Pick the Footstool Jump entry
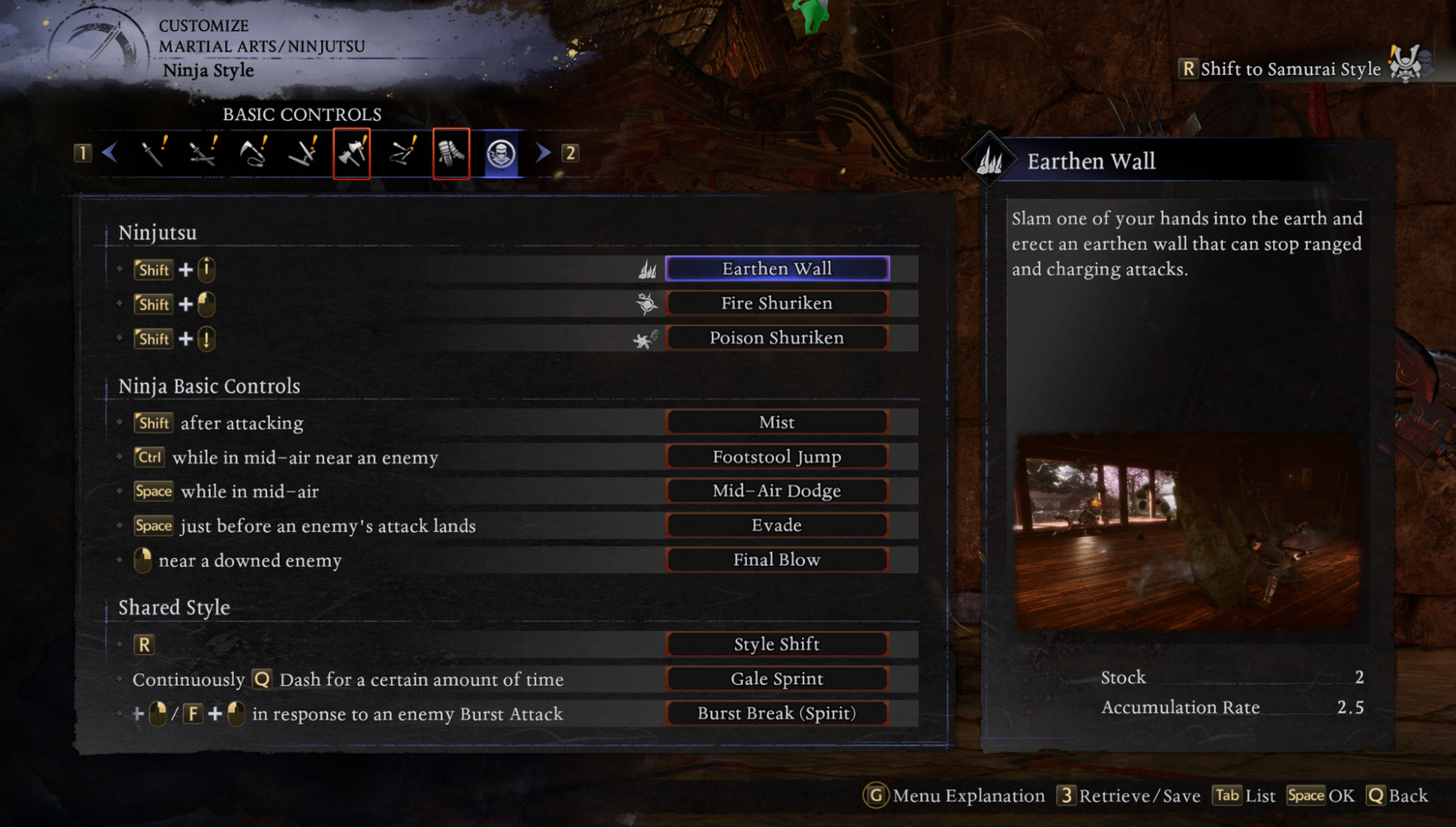This screenshot has height=828, width=1456. point(777,456)
